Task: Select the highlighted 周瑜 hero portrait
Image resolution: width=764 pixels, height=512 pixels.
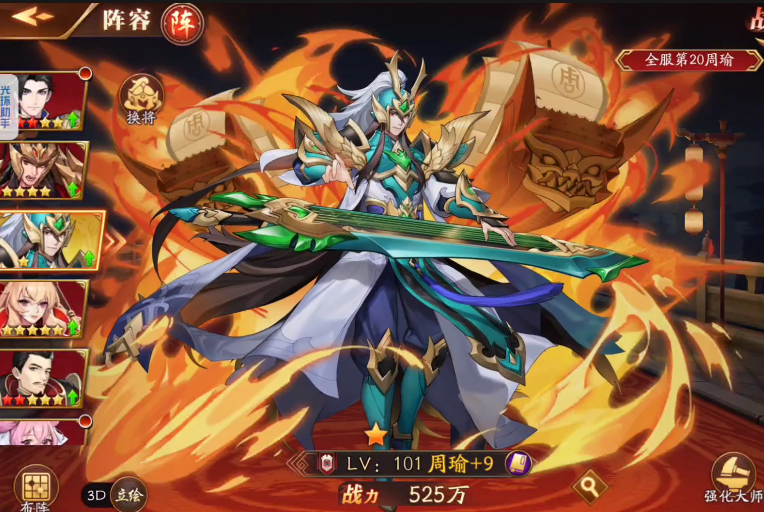Action: [48, 240]
